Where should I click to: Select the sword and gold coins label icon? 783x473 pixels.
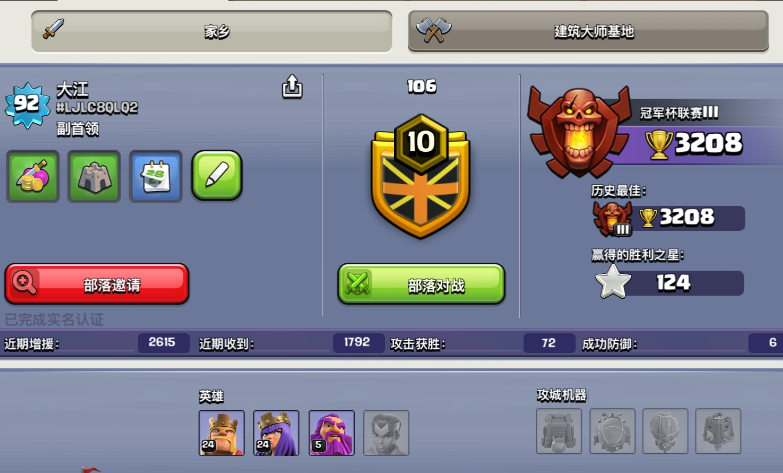tap(33, 176)
